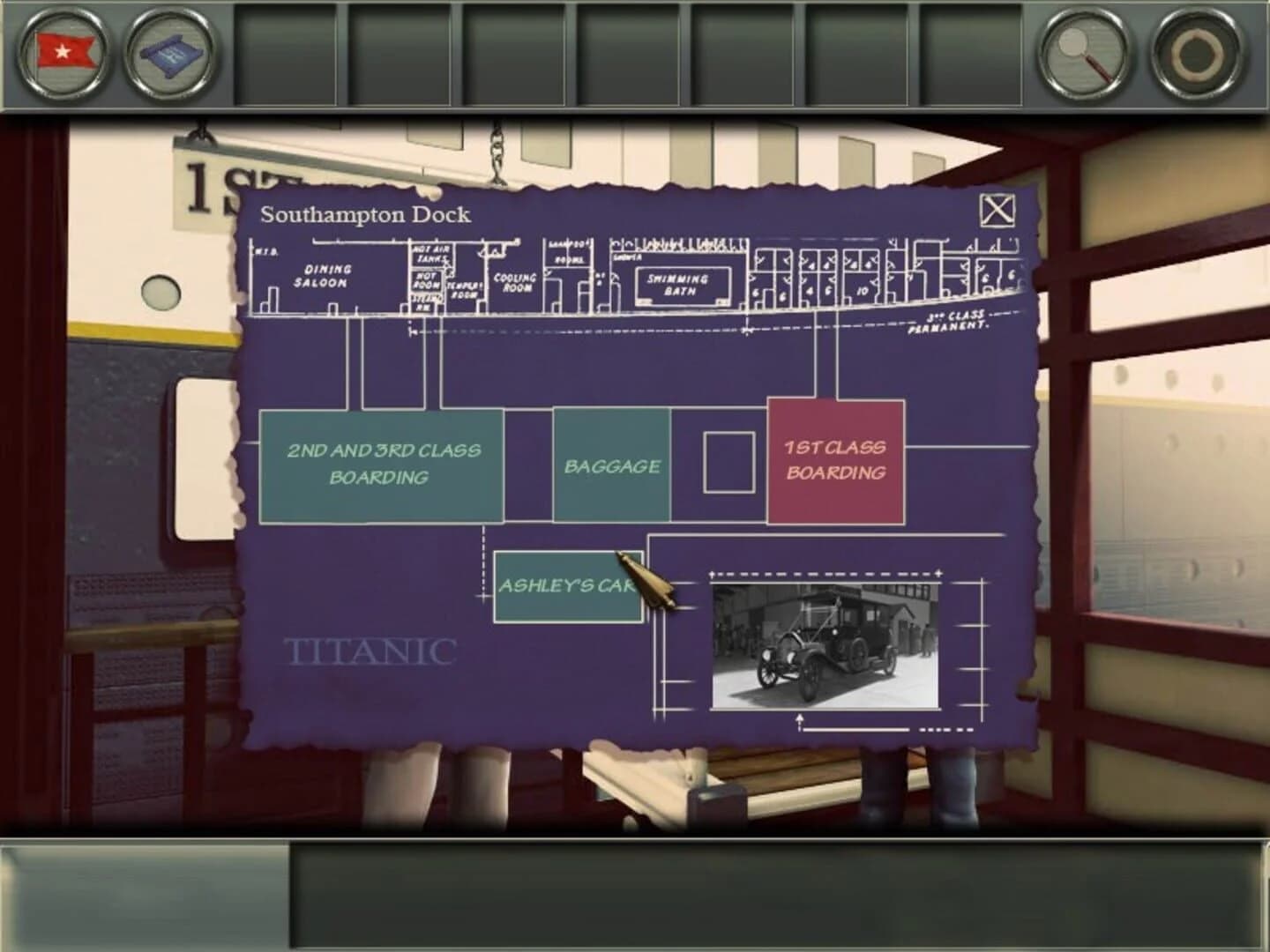Close the Southampton Dock map
This screenshot has width=1270, height=952.
tap(996, 210)
